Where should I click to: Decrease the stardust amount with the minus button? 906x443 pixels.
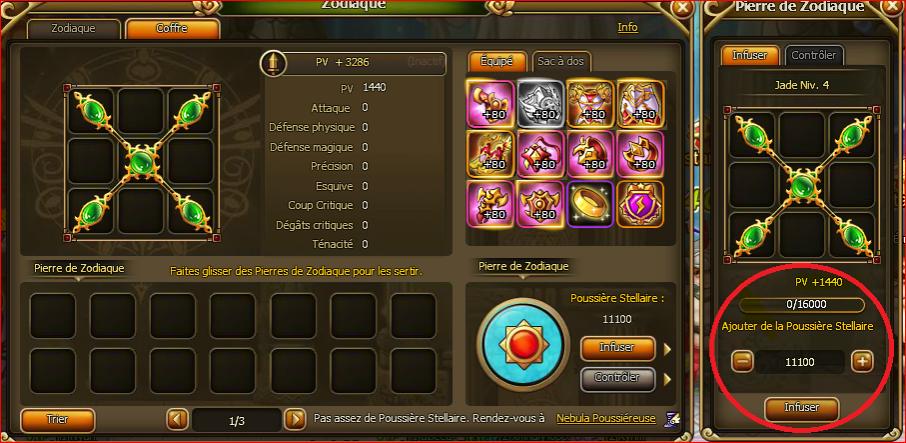click(742, 361)
